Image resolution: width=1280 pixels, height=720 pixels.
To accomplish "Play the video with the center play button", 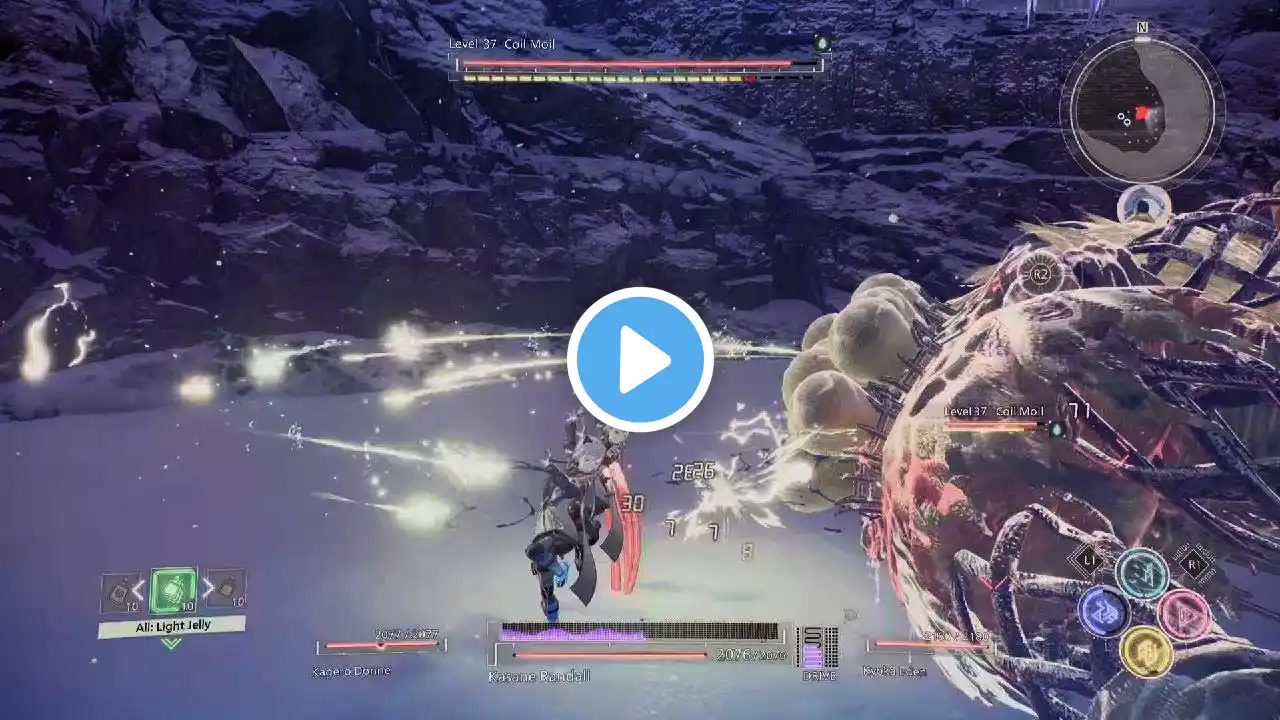I will pos(640,360).
